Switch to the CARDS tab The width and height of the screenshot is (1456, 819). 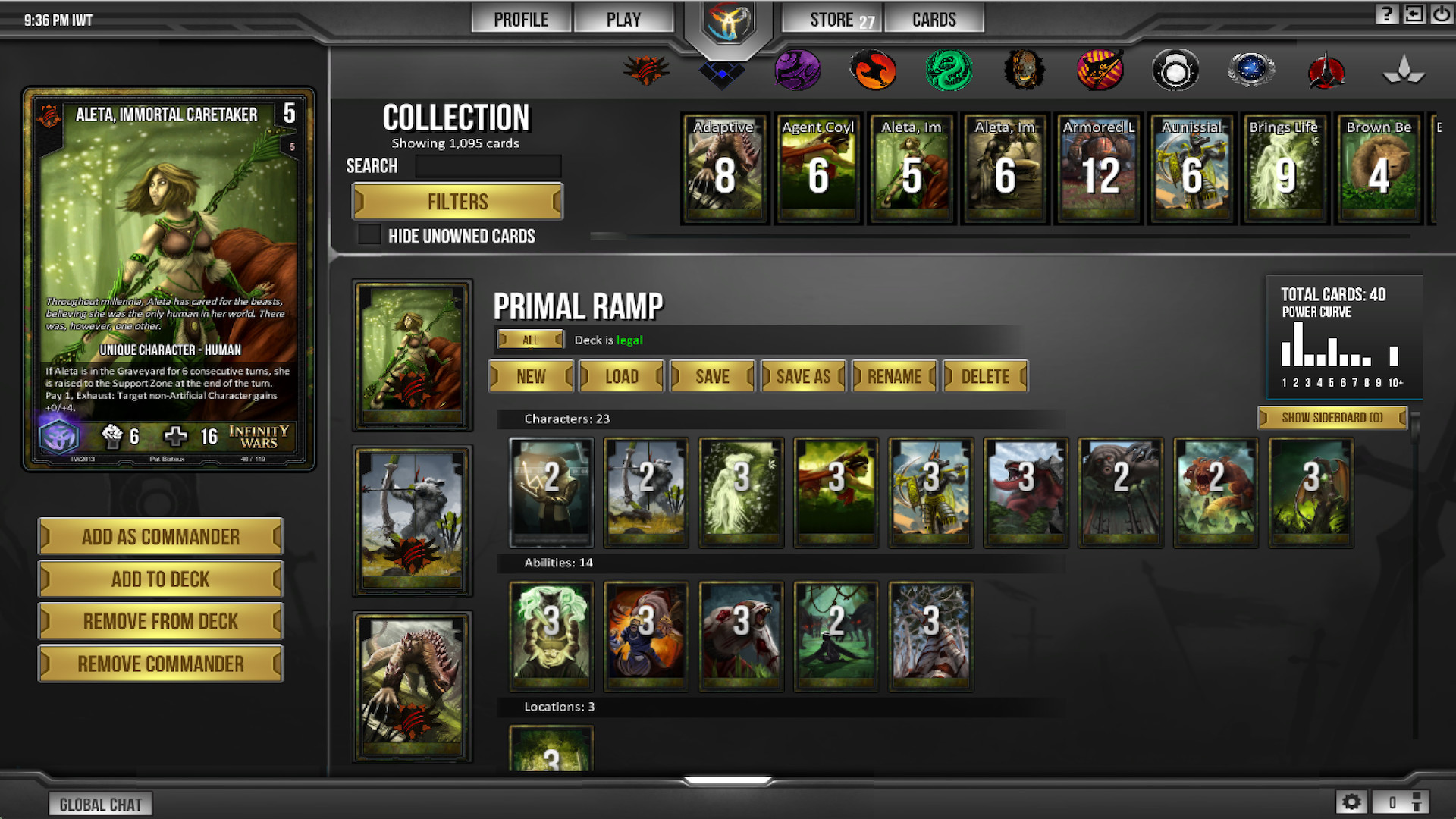pos(934,18)
